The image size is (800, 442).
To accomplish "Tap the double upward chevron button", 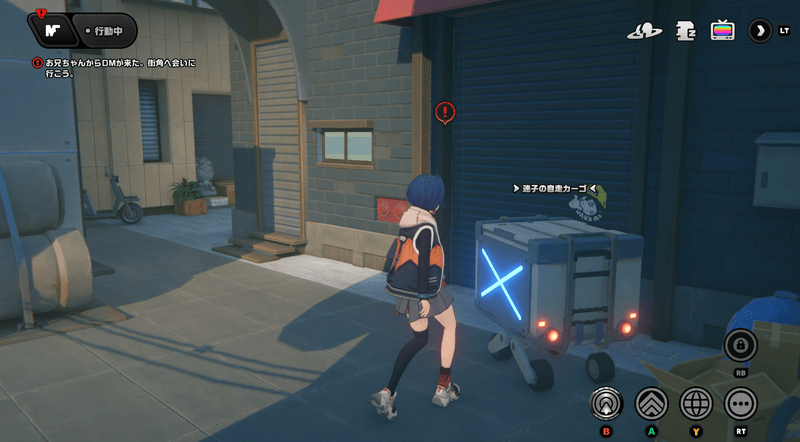I will (651, 403).
